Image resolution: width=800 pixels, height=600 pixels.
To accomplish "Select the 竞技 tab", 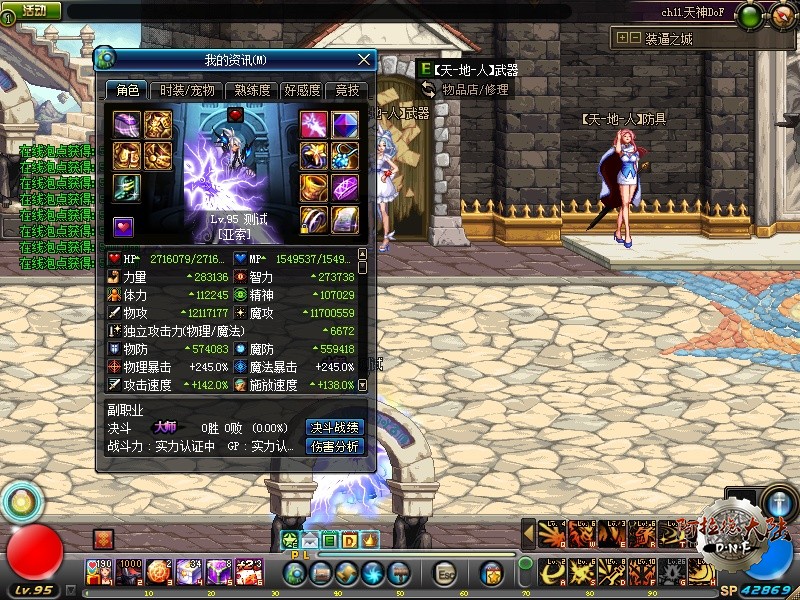I will point(346,90).
